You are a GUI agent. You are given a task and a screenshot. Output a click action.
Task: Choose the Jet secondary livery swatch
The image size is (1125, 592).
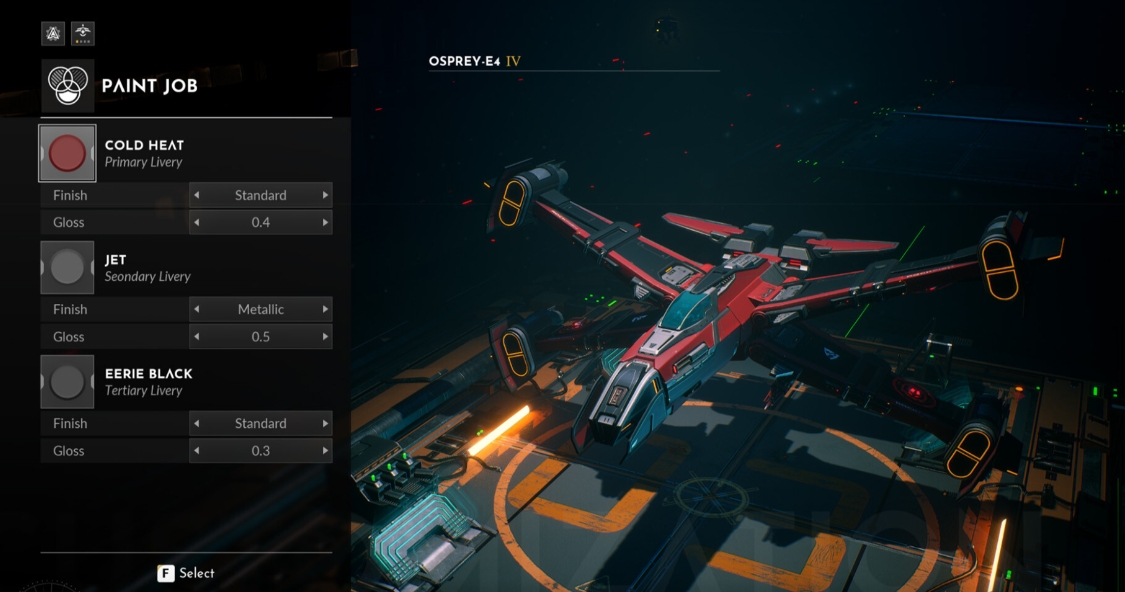tap(67, 267)
